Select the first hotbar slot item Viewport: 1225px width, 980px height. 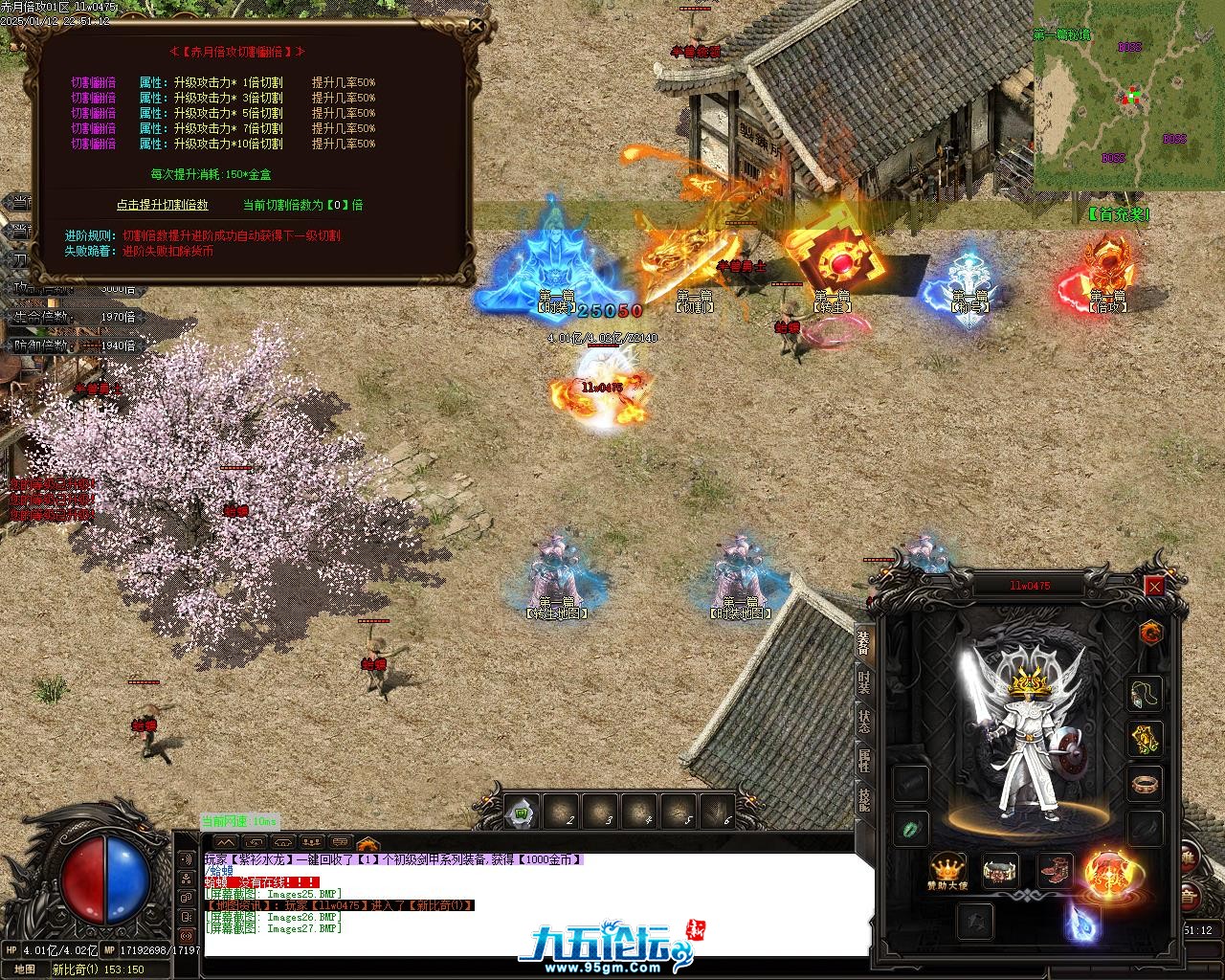coord(522,813)
